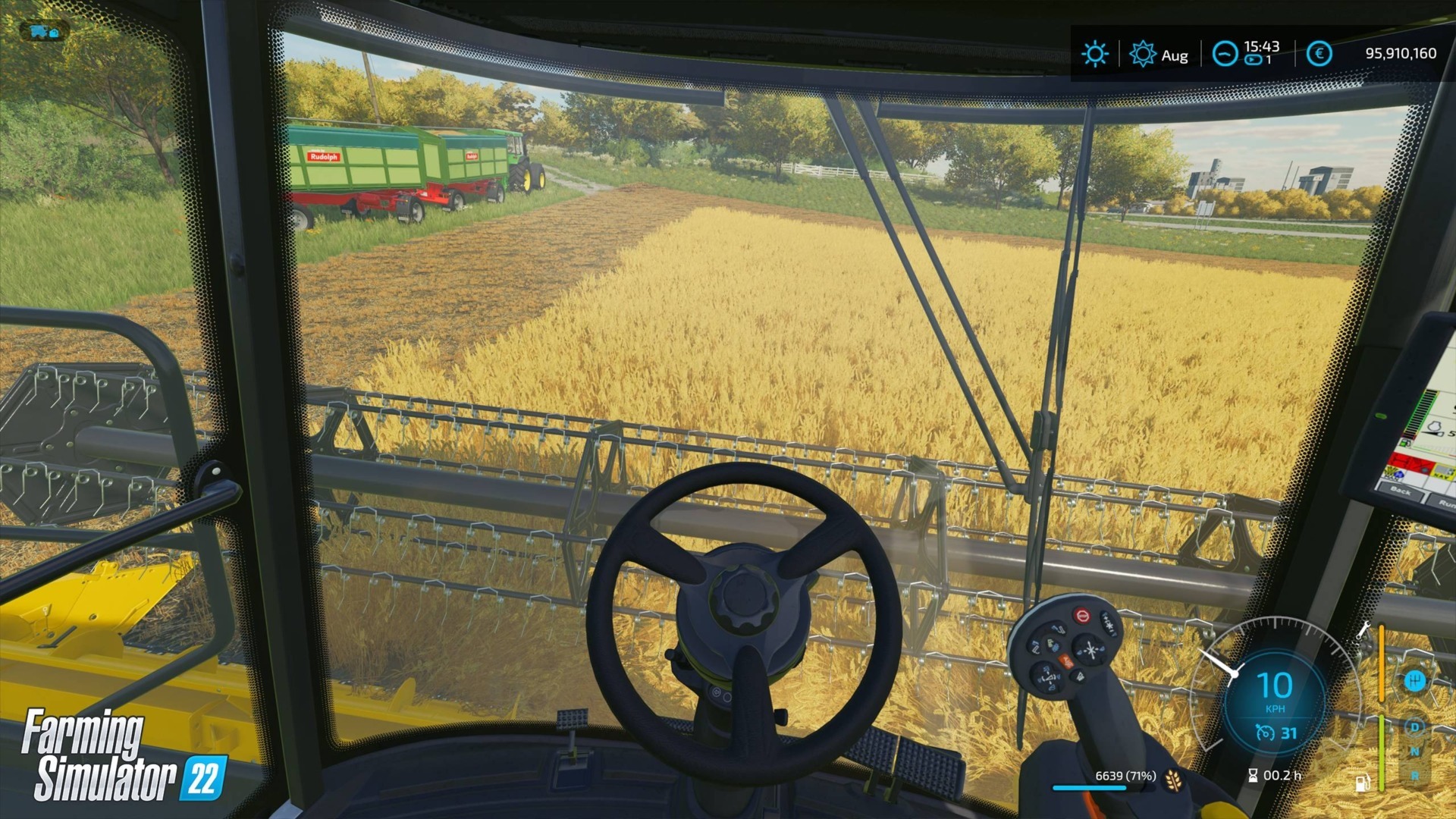Click the fuel pump icon
This screenshot has height=819, width=1456.
1363,782
